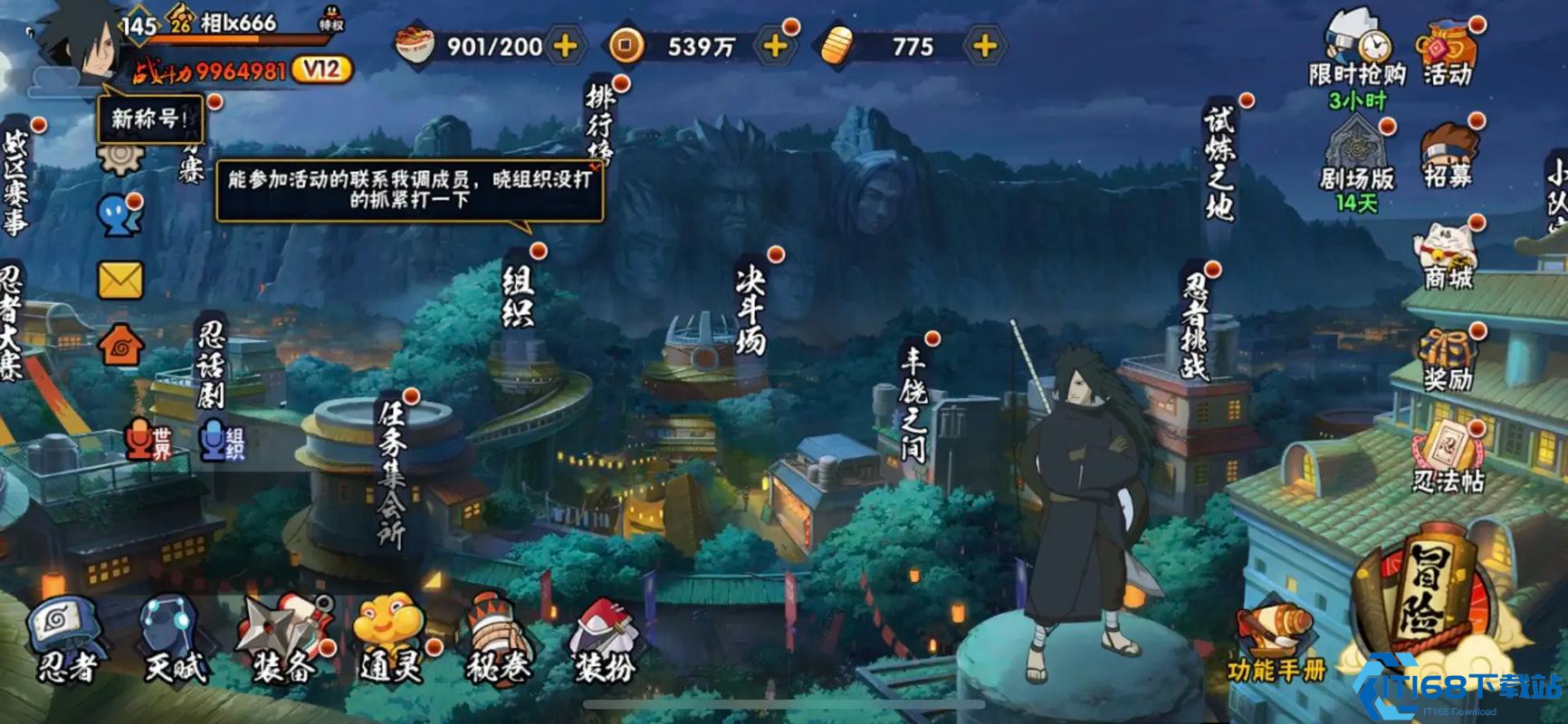
Task: Open the mail envelope icon
Action: pos(120,281)
